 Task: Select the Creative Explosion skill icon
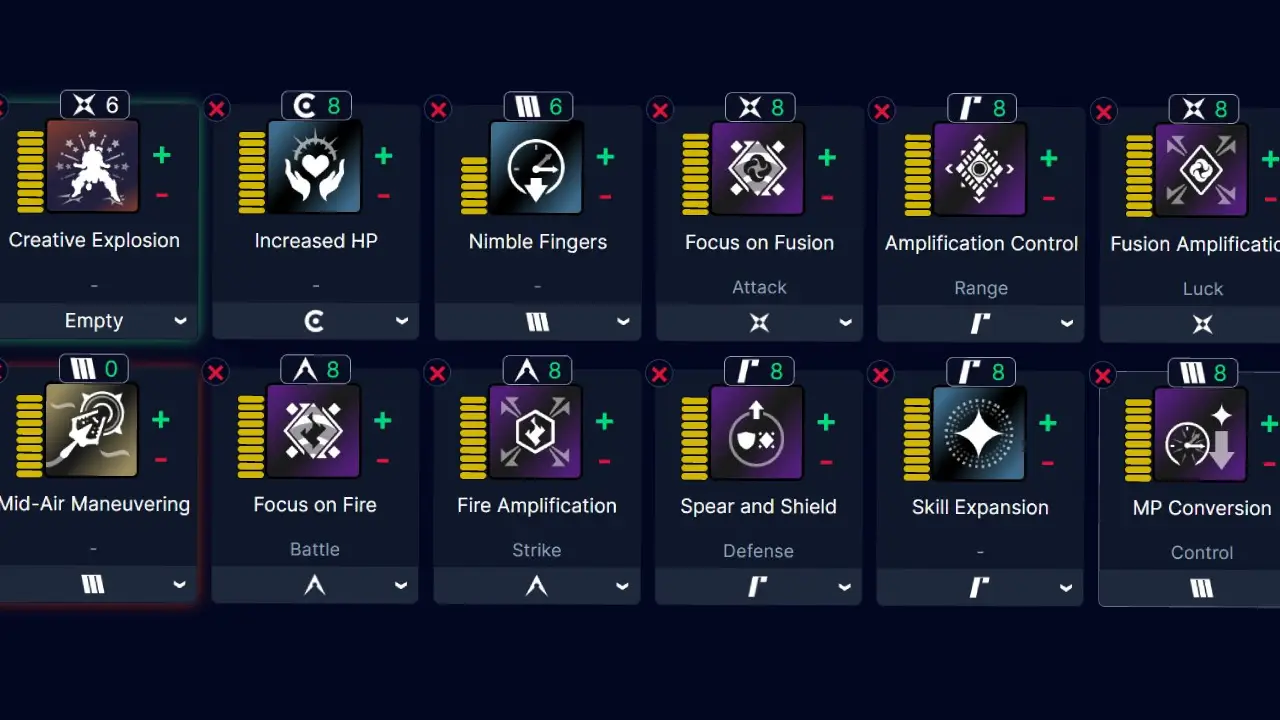coord(94,167)
